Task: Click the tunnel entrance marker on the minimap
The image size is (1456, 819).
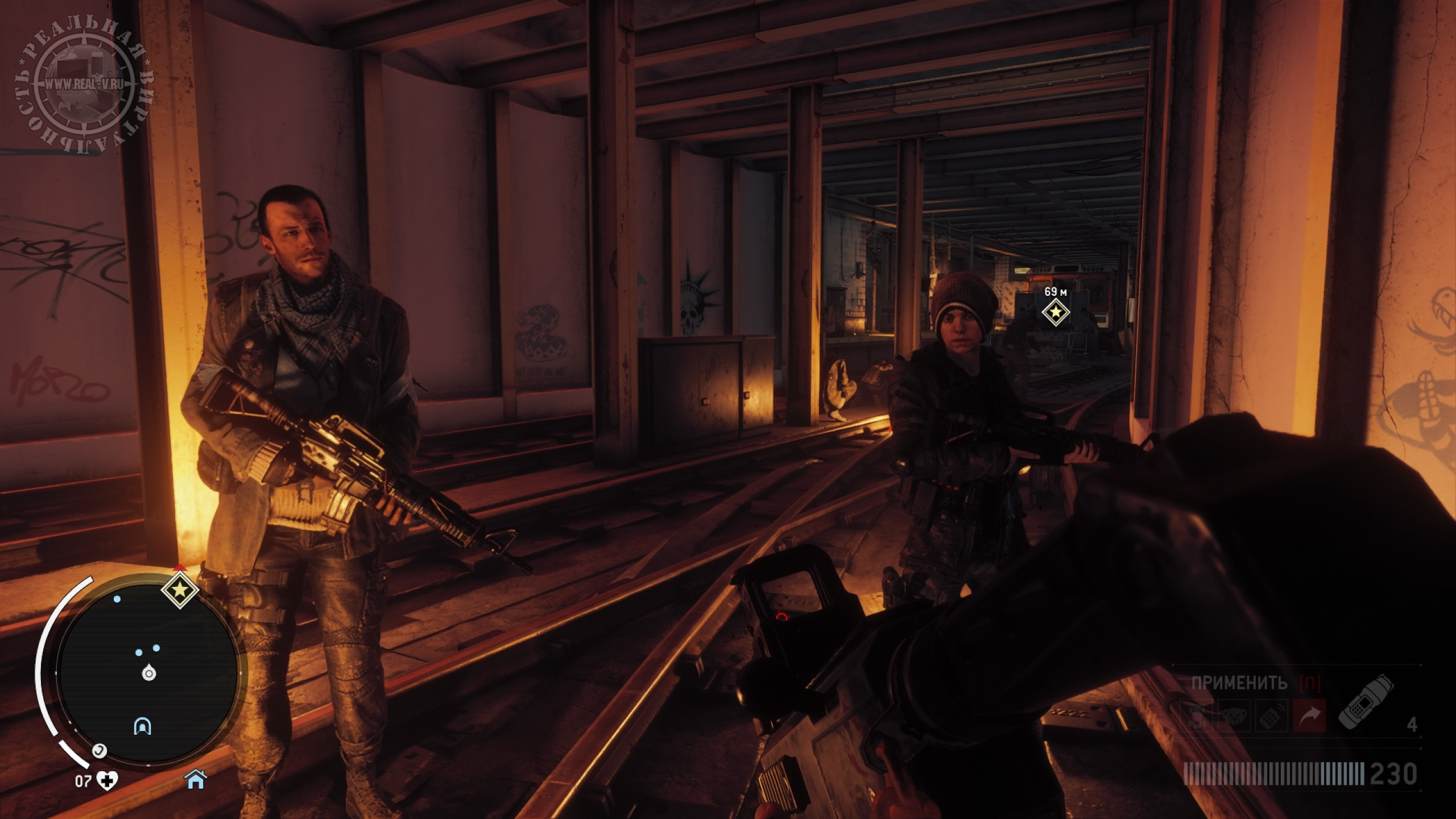Action: (x=142, y=726)
